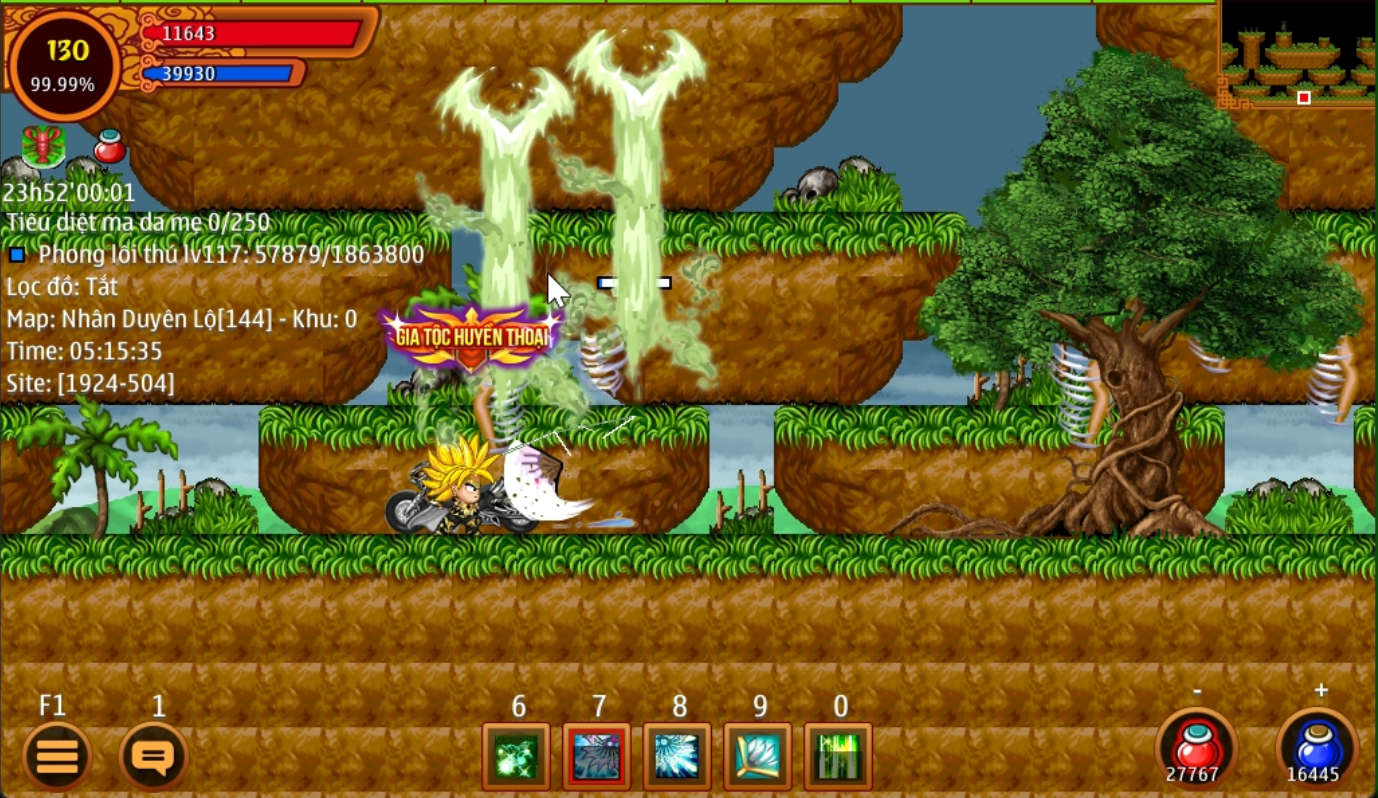Activate the white fan skill in slot 9
The height and width of the screenshot is (798, 1378).
758,757
